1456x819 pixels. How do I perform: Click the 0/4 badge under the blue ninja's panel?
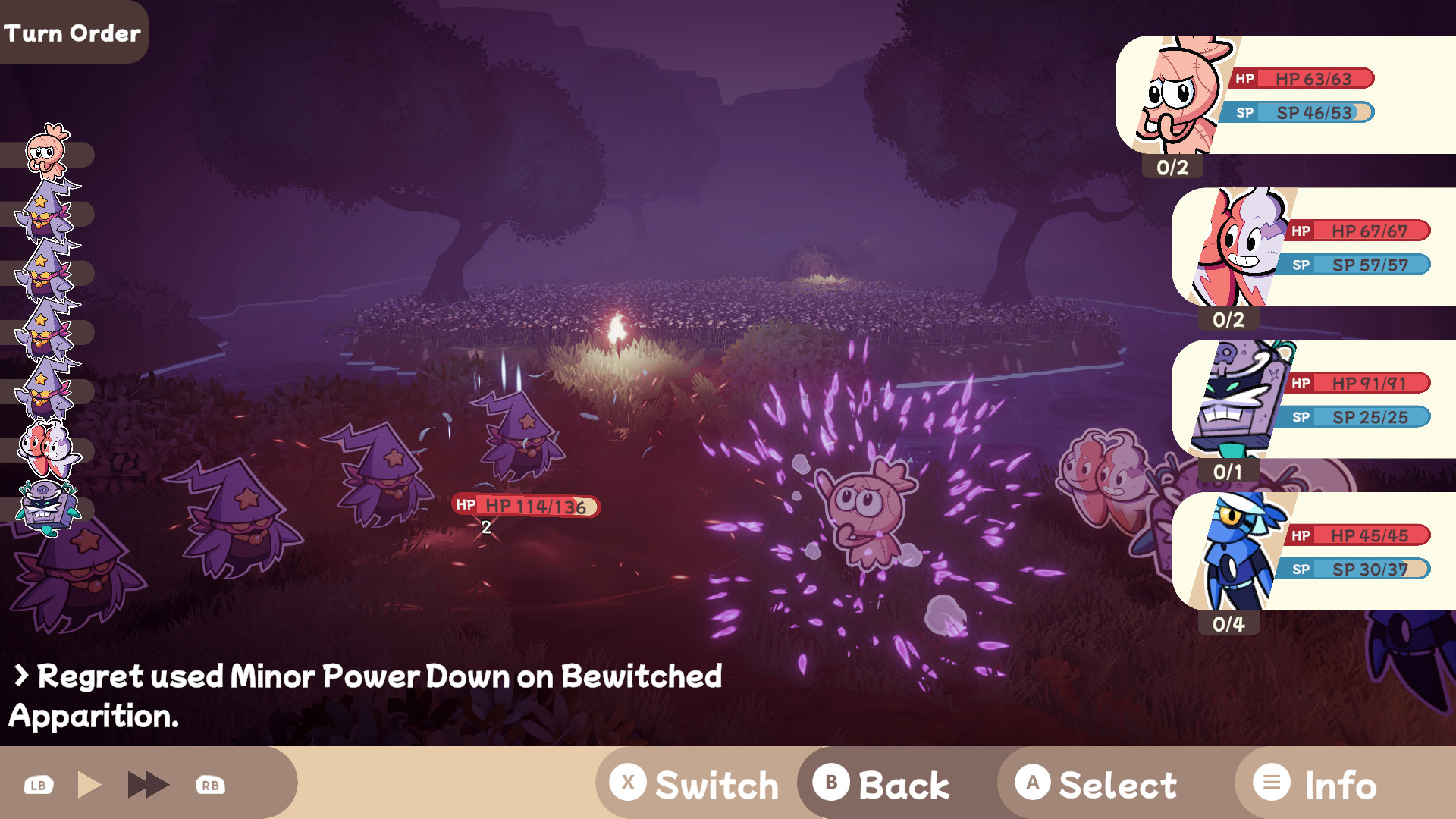click(x=1228, y=623)
